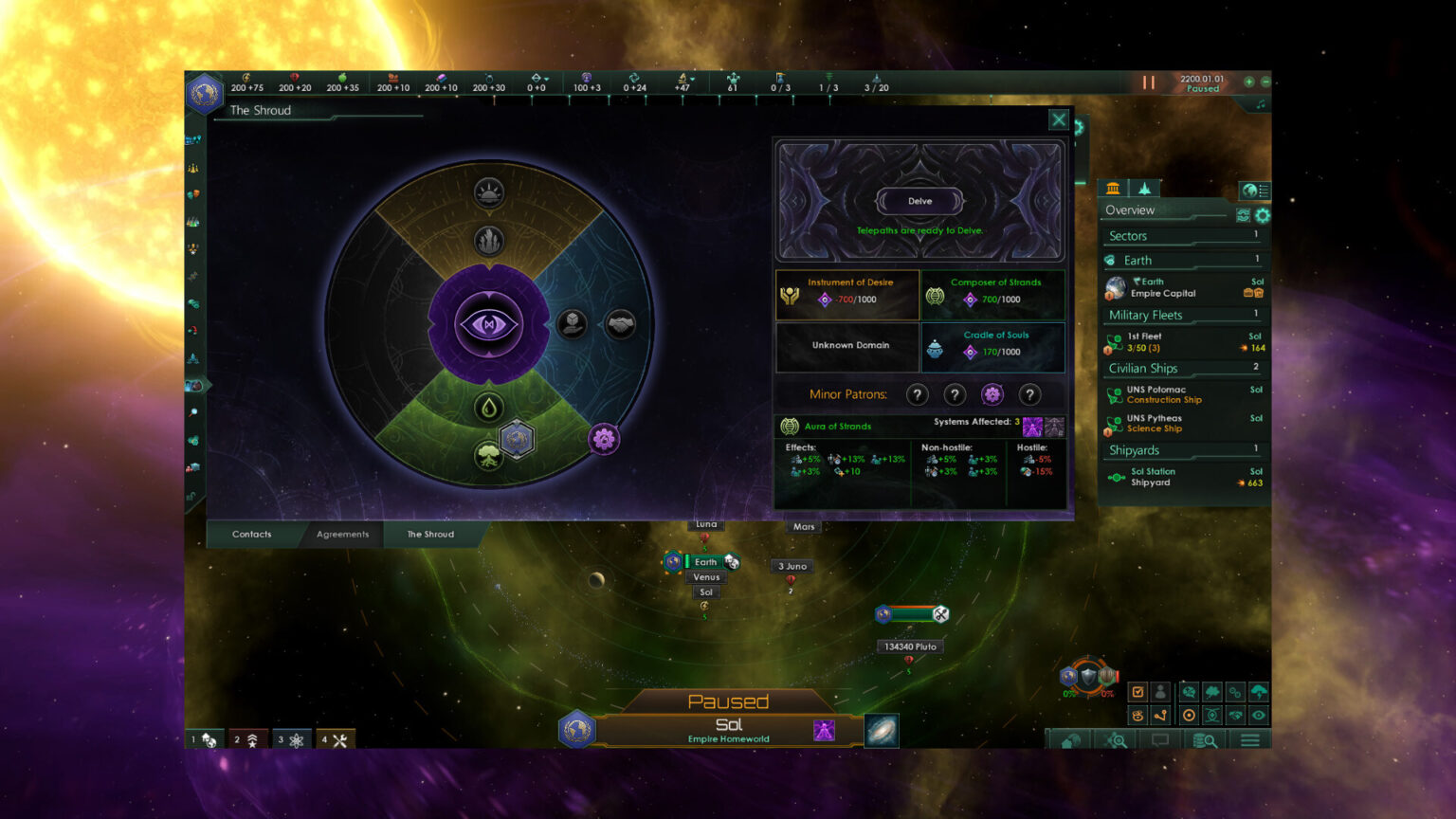Click the orange gear icon on the Shroud wheel
Screen dimensions: 1456x819
point(603,438)
